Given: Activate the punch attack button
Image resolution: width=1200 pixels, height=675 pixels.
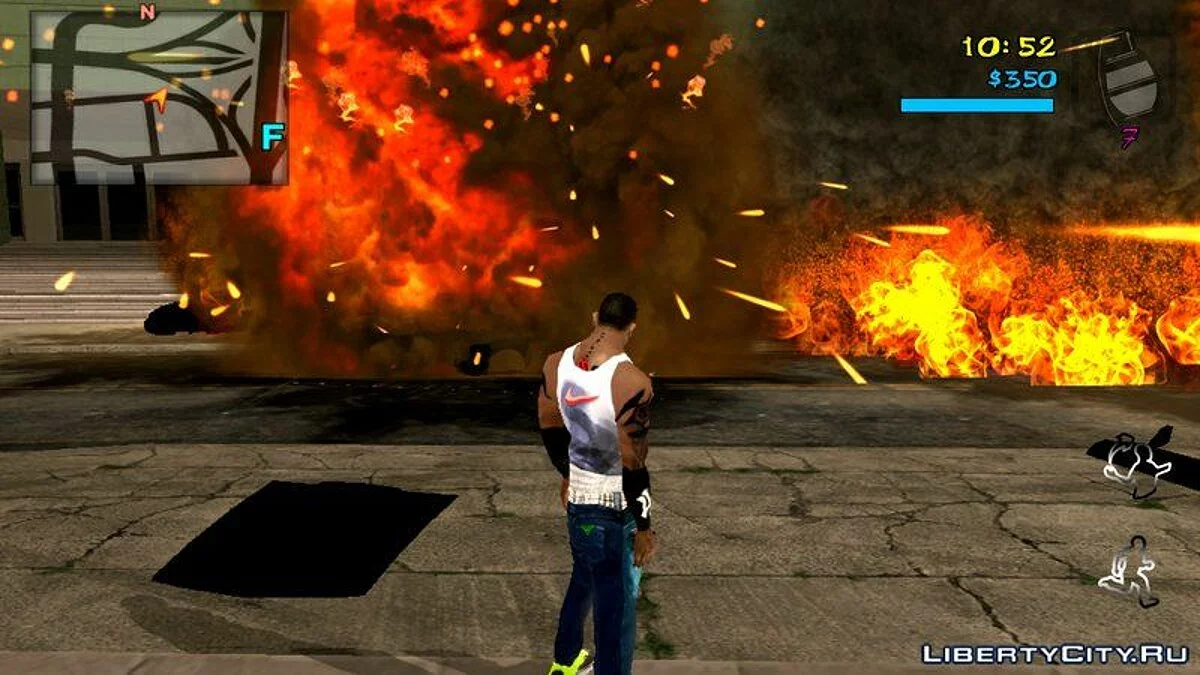Looking at the screenshot, I should click(x=1135, y=460).
